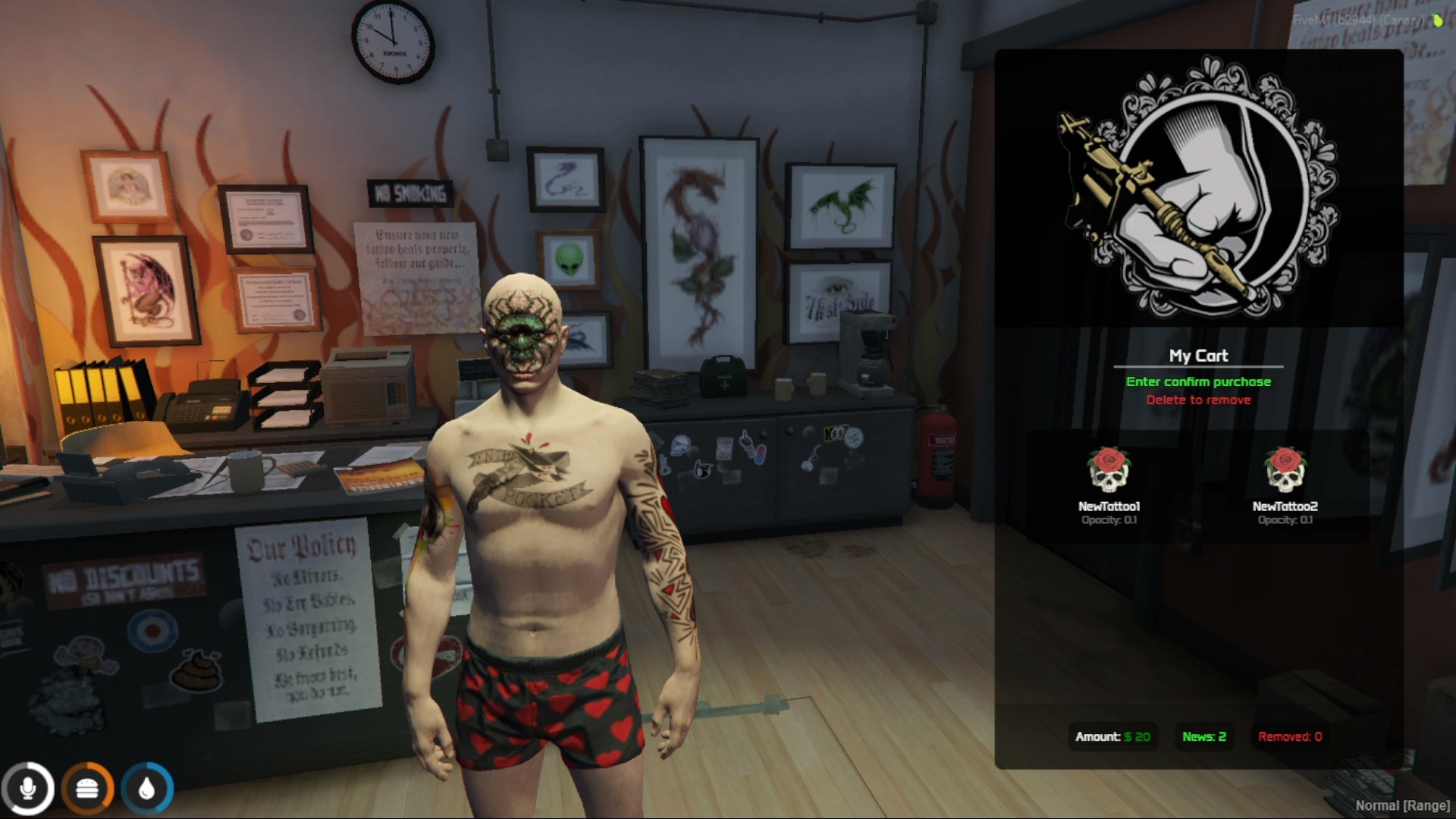Toggle the voice range microphone indicator
Image resolution: width=1456 pixels, height=819 pixels.
29,788
